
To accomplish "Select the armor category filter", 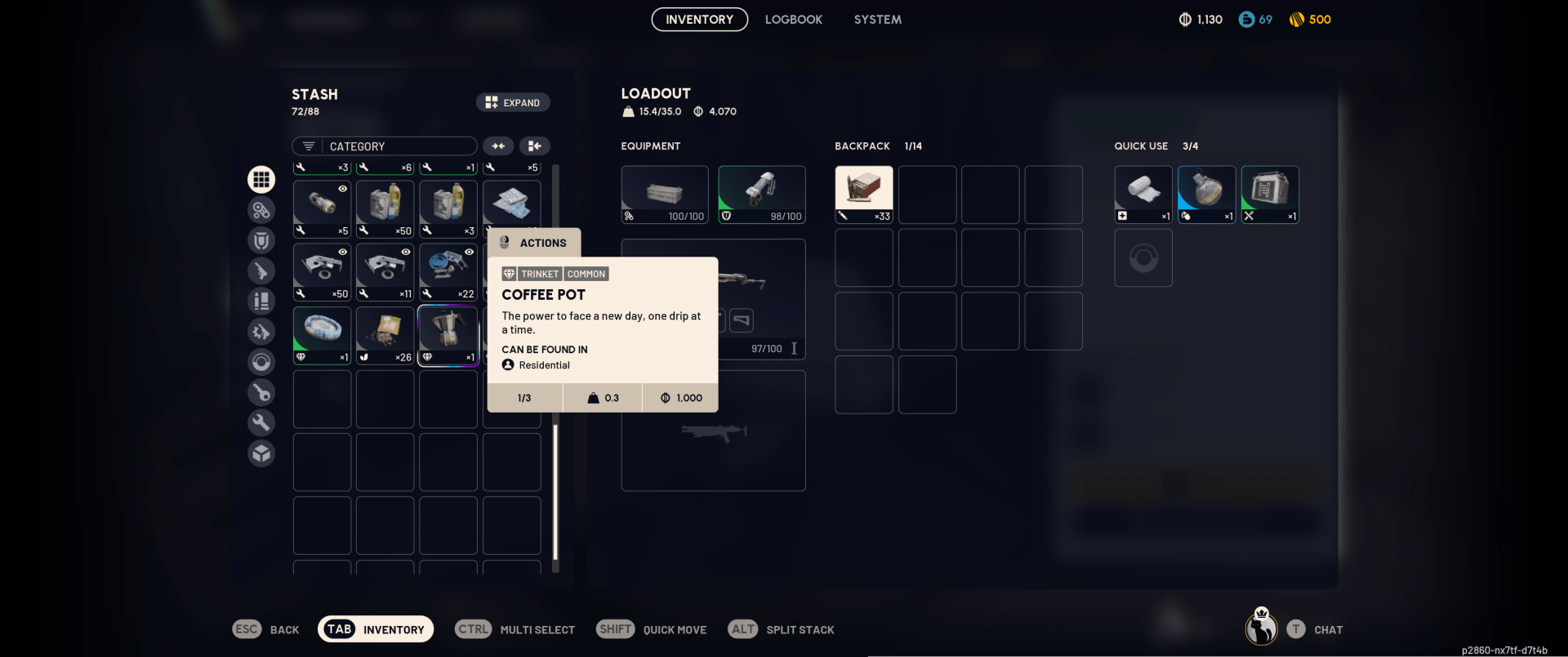I will (x=261, y=240).
